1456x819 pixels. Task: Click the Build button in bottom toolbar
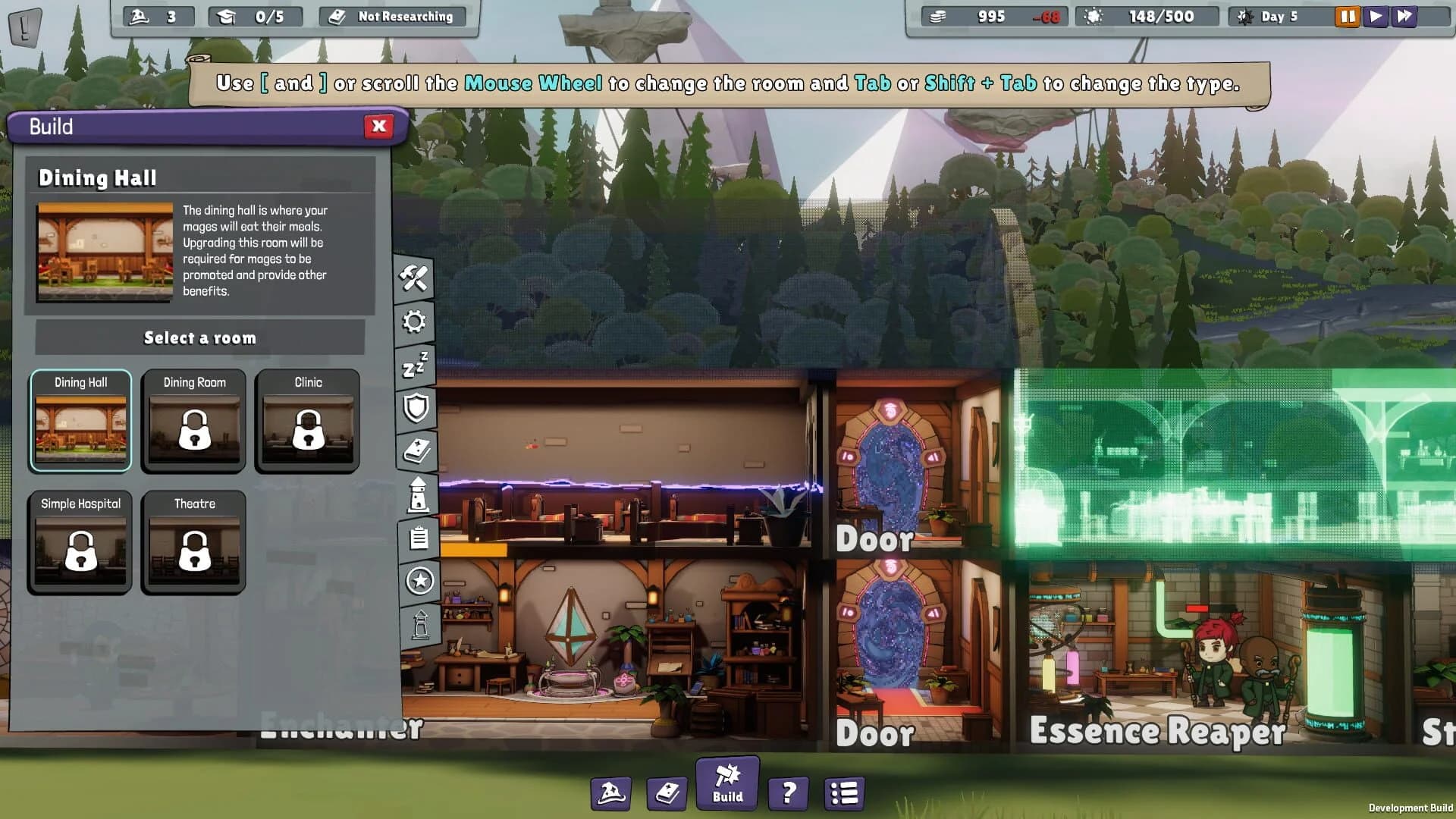pos(727,783)
